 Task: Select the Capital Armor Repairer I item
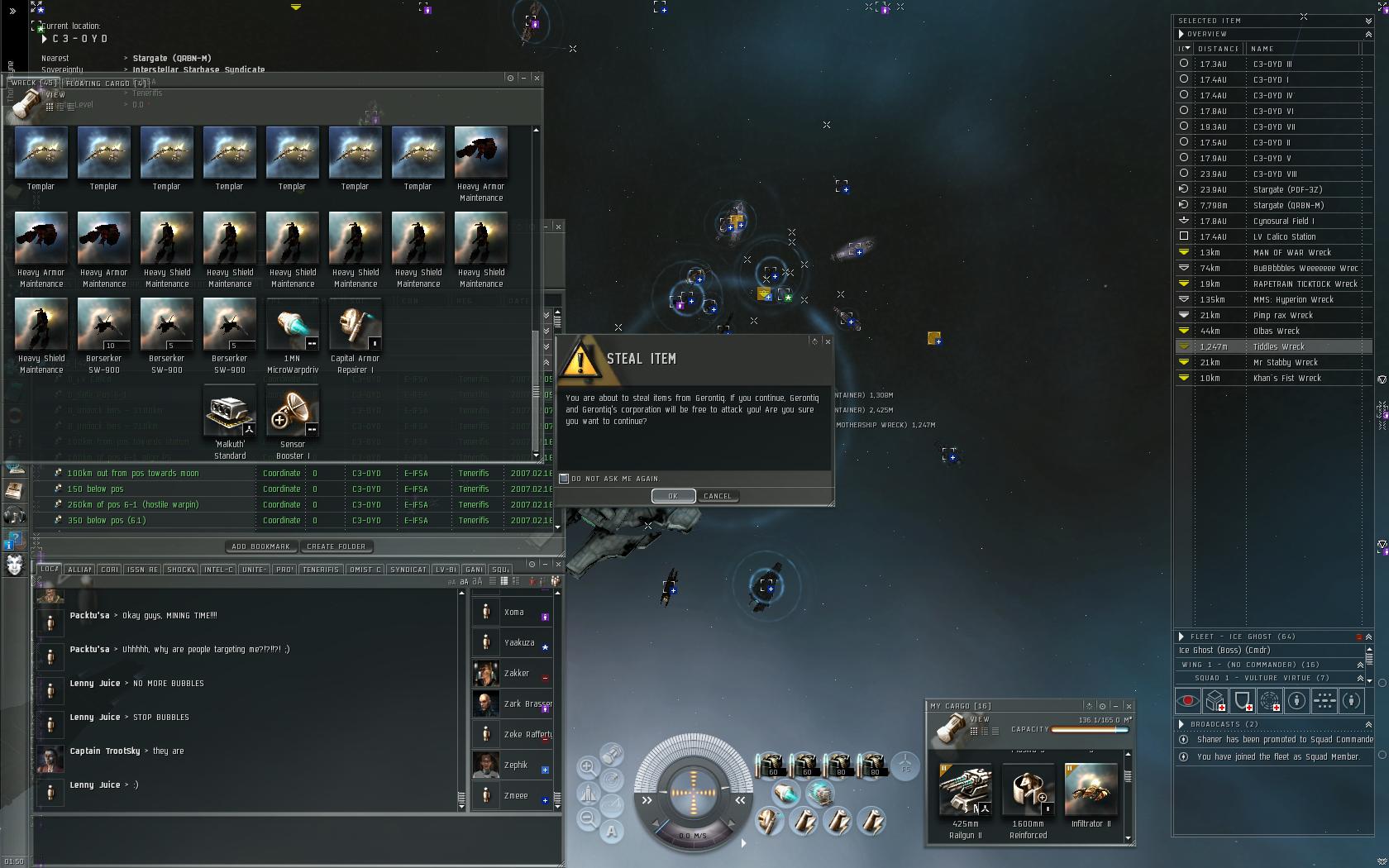(x=355, y=328)
